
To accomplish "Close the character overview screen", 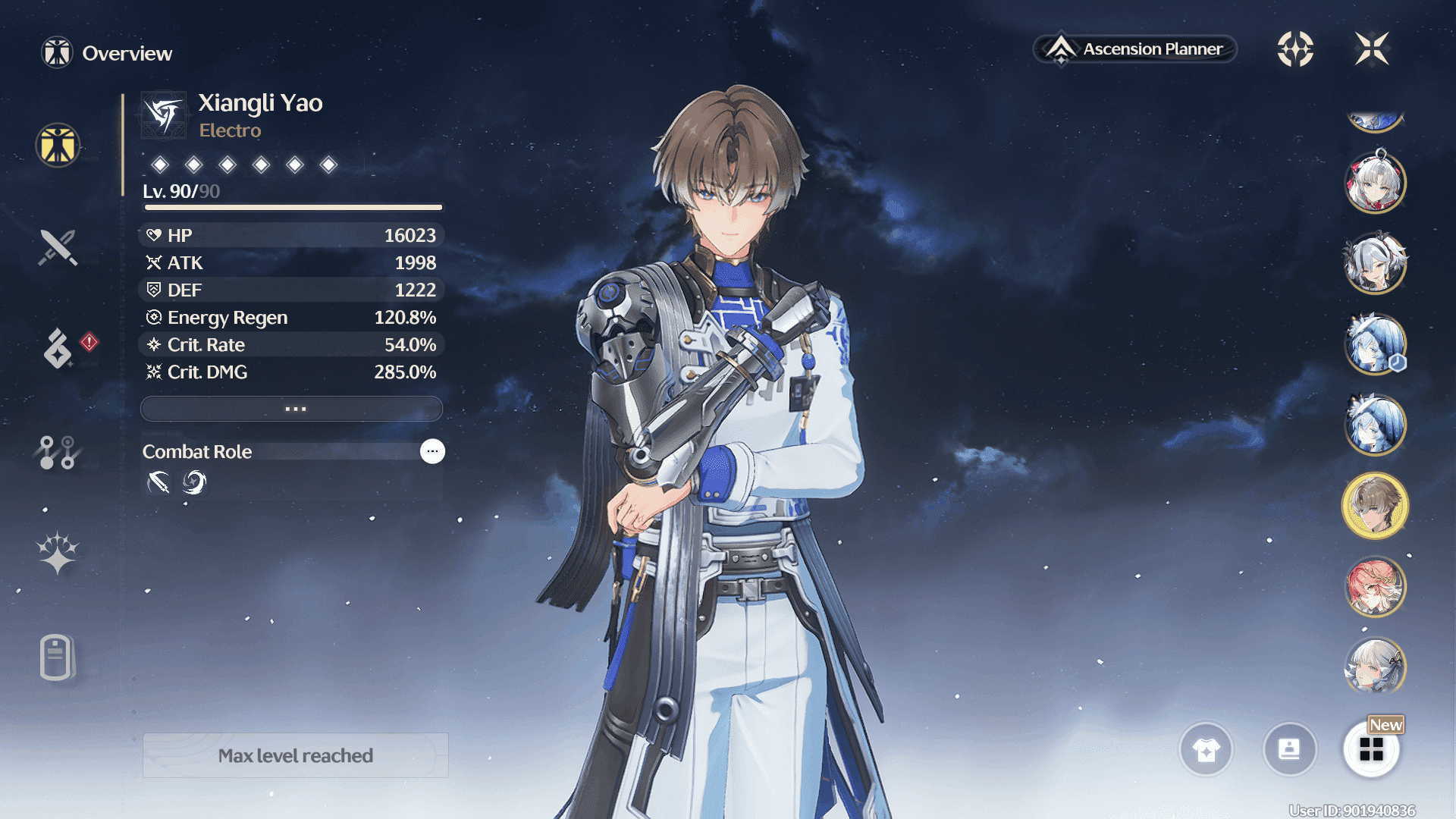I will pyautogui.click(x=1372, y=49).
